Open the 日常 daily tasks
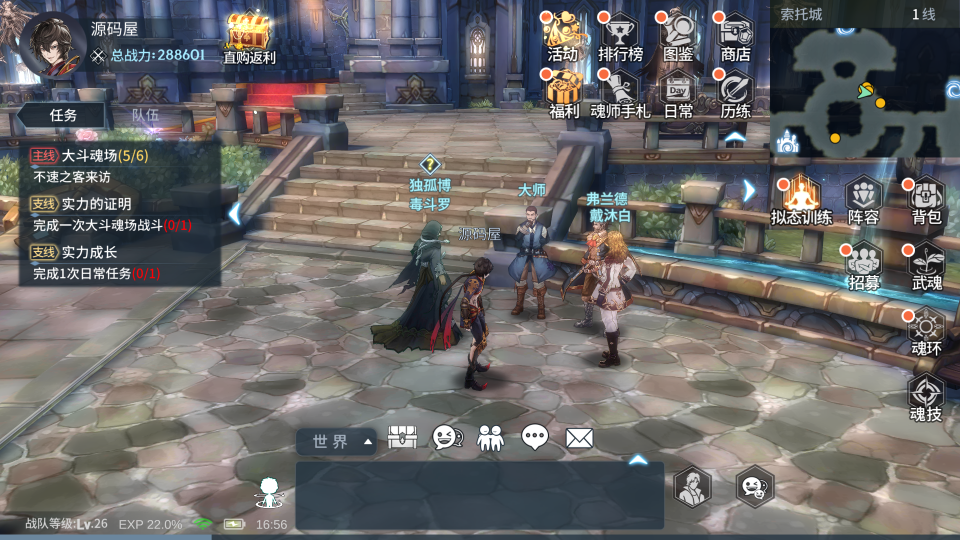 [678, 93]
